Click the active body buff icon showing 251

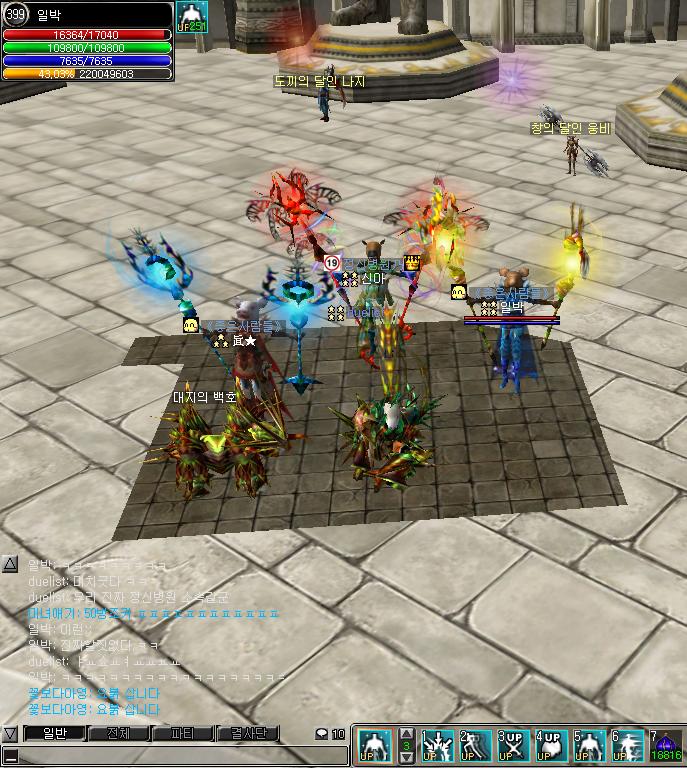(191, 16)
